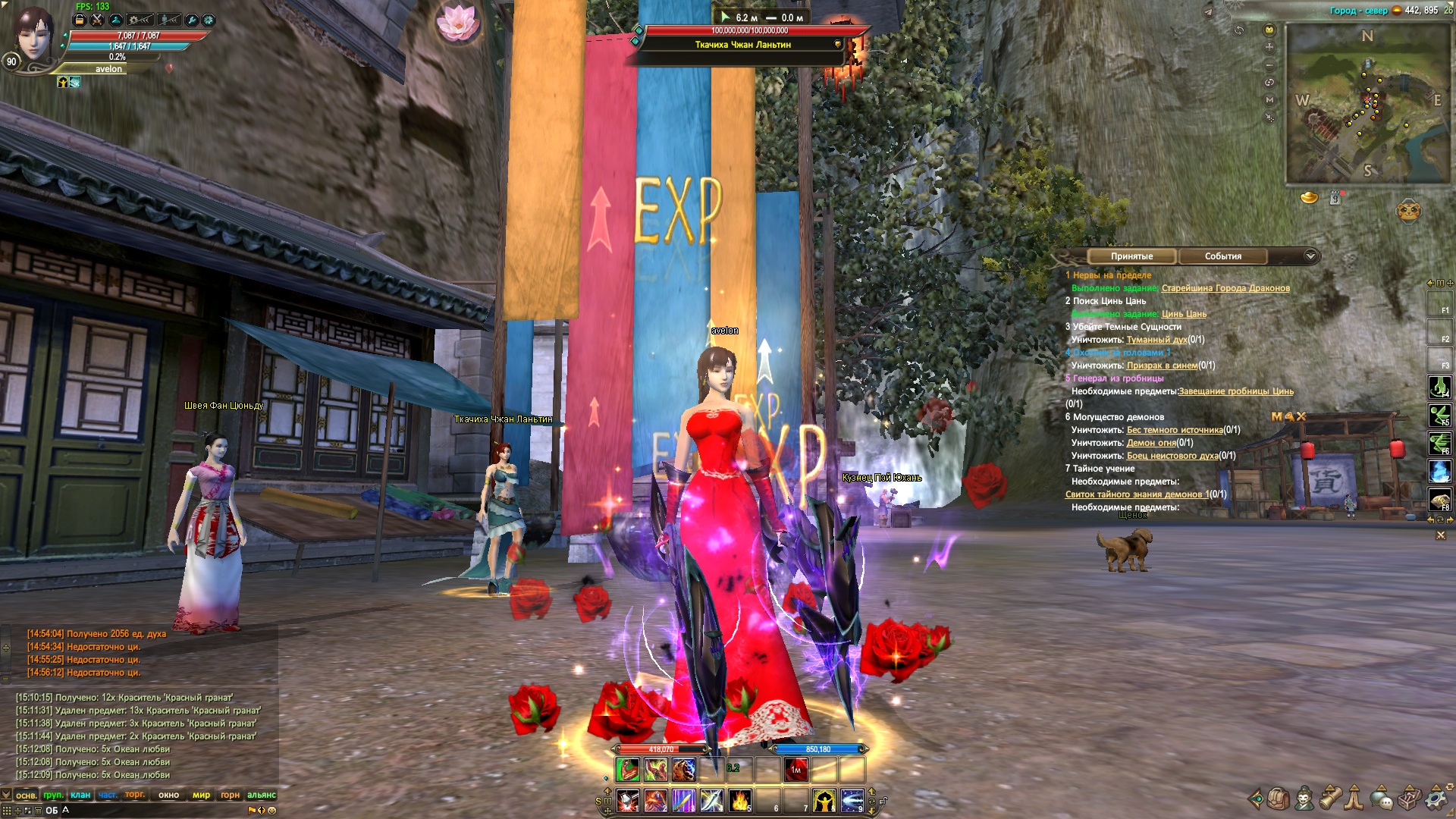Expand the quest tracker dropdown arrow

(x=1310, y=256)
